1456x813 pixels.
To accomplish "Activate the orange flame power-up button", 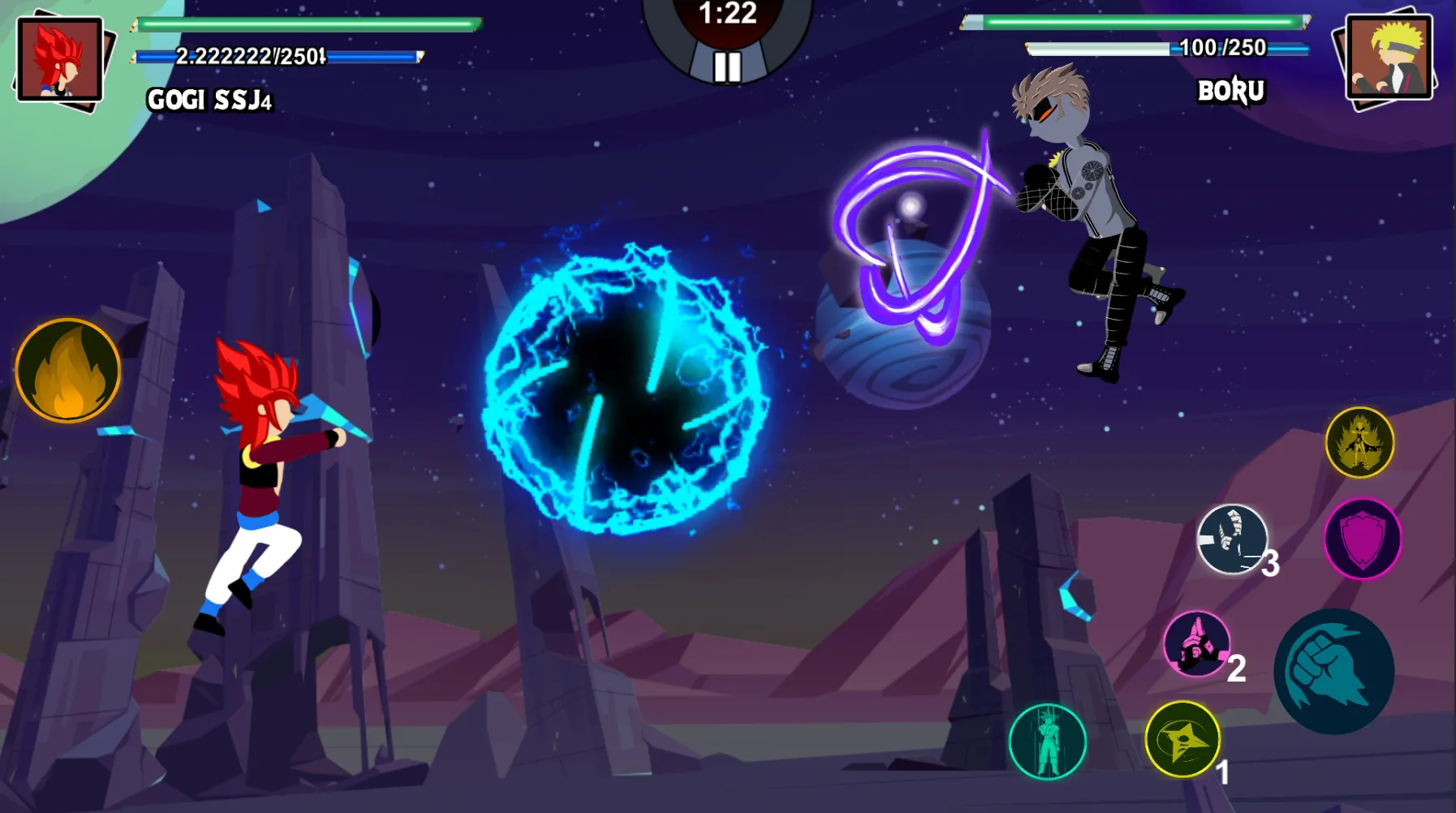I will (68, 371).
